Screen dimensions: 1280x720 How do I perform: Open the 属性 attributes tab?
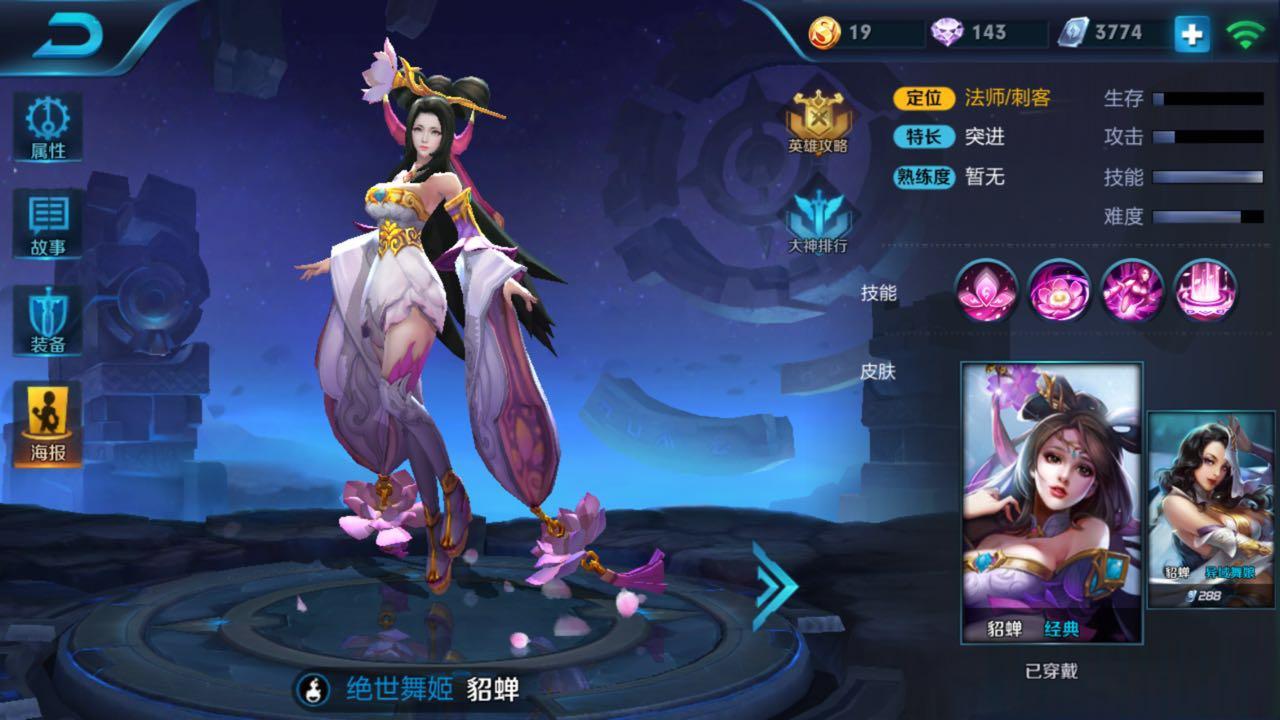(47, 127)
